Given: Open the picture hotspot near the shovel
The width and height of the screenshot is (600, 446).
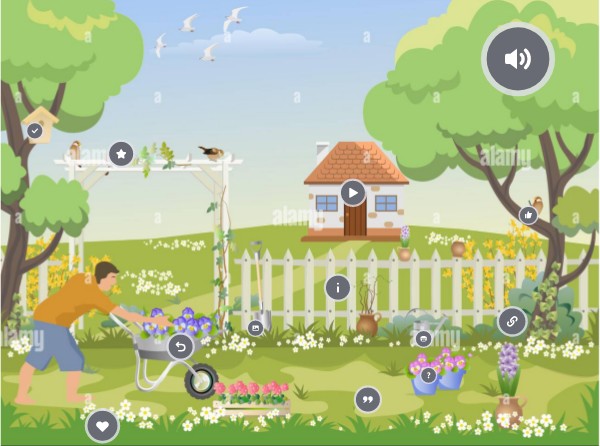Looking at the screenshot, I should 255,327.
